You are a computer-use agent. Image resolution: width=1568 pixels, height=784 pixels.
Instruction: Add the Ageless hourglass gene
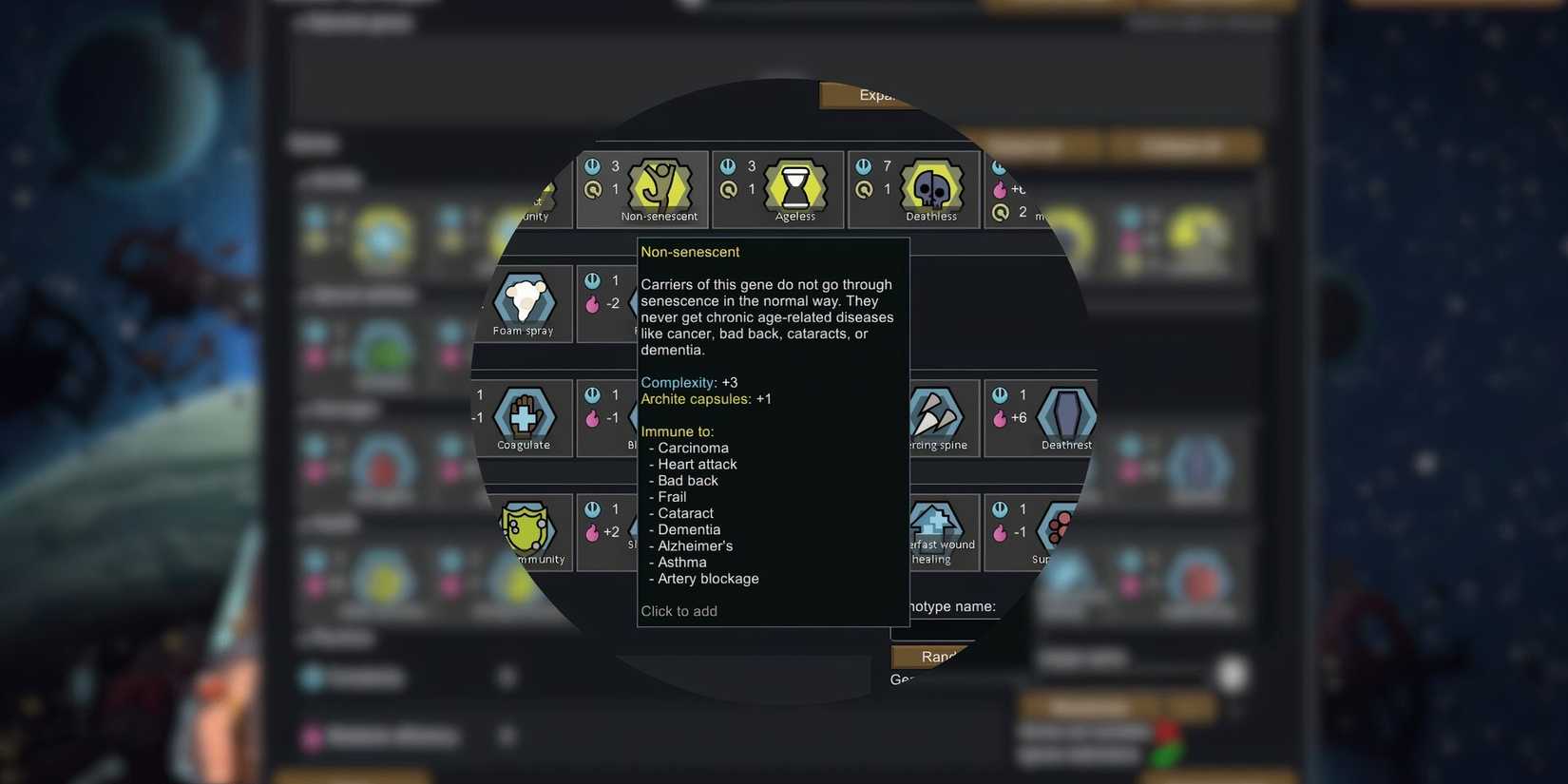coord(794,187)
